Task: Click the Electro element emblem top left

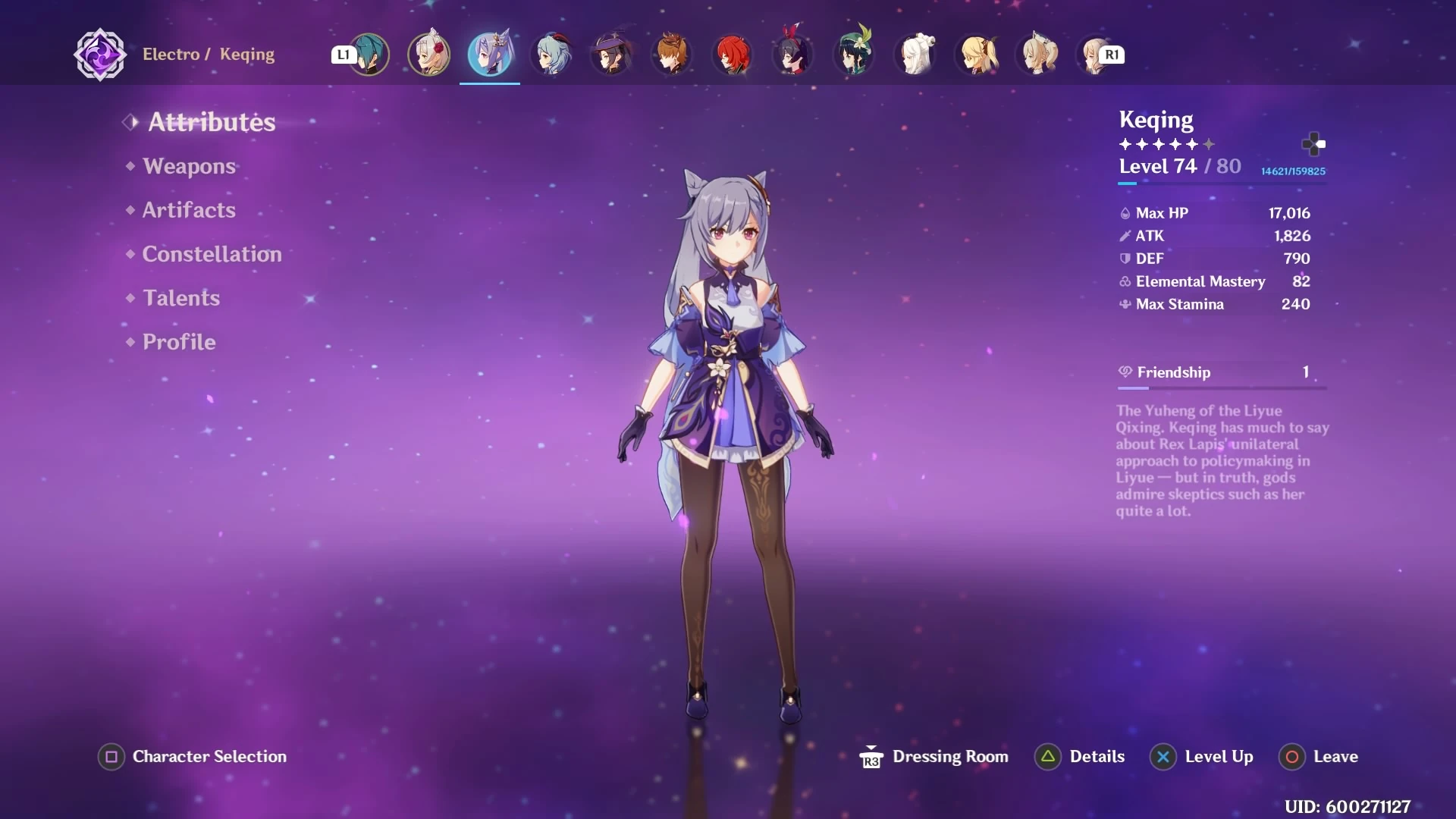Action: coord(99,54)
